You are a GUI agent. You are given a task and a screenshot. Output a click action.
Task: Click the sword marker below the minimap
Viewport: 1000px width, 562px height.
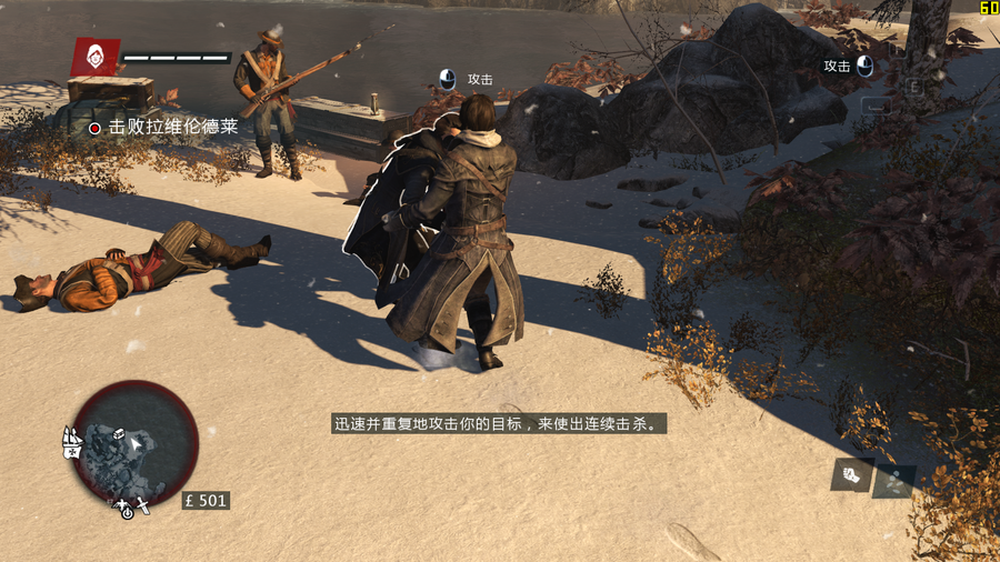[145, 505]
